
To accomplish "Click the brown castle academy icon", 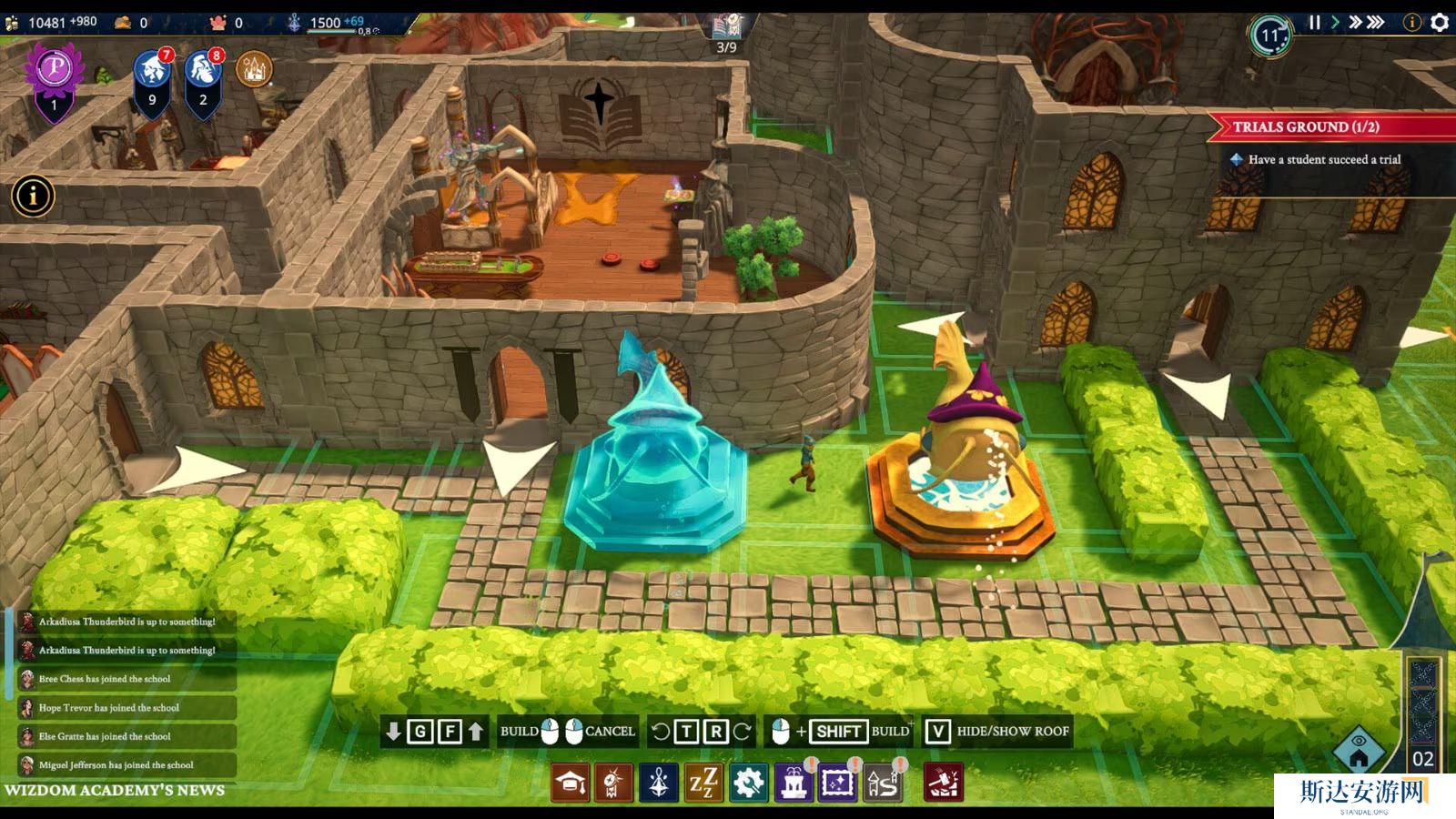I will click(x=254, y=69).
